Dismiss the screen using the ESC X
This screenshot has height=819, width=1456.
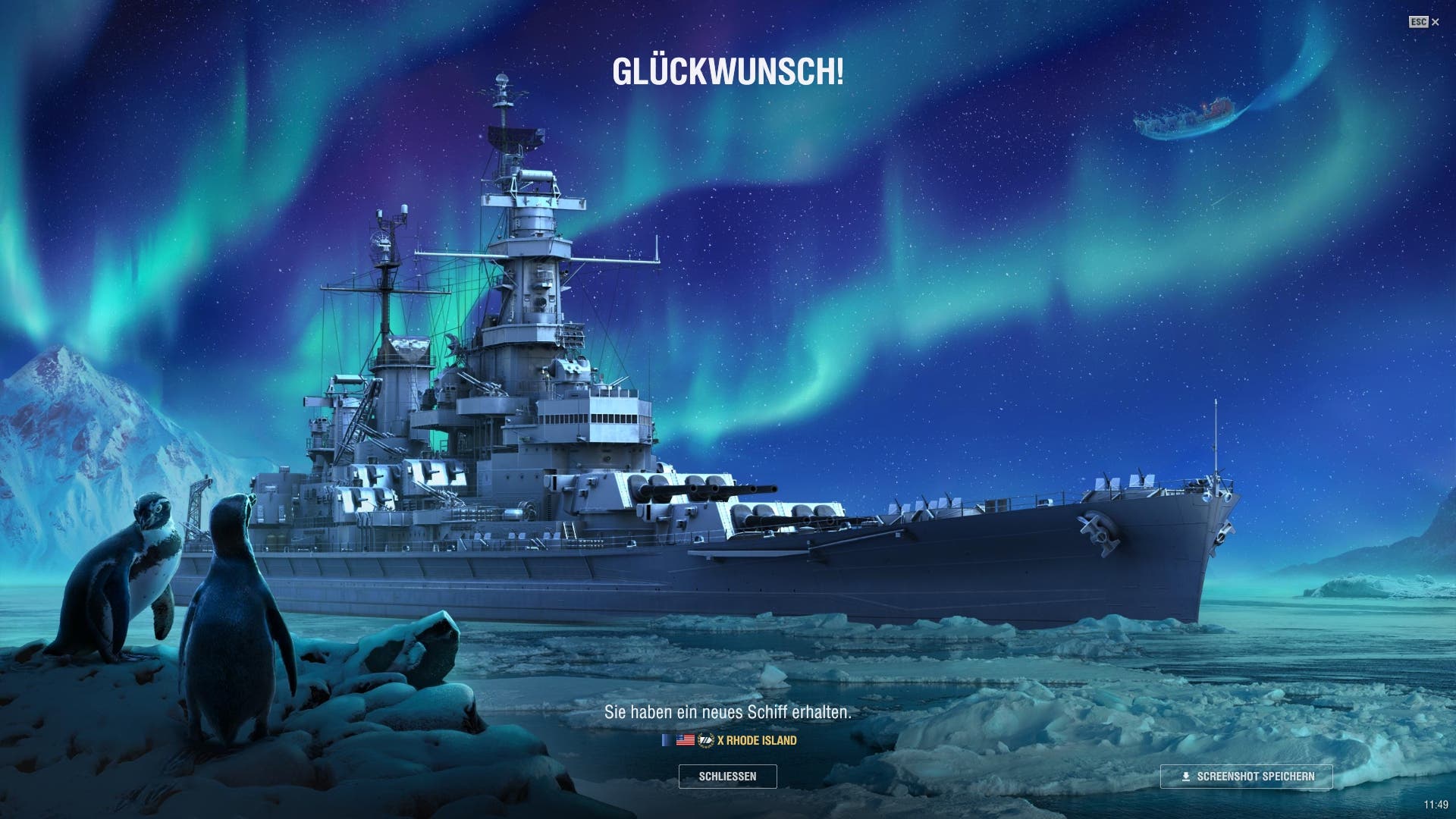1424,22
